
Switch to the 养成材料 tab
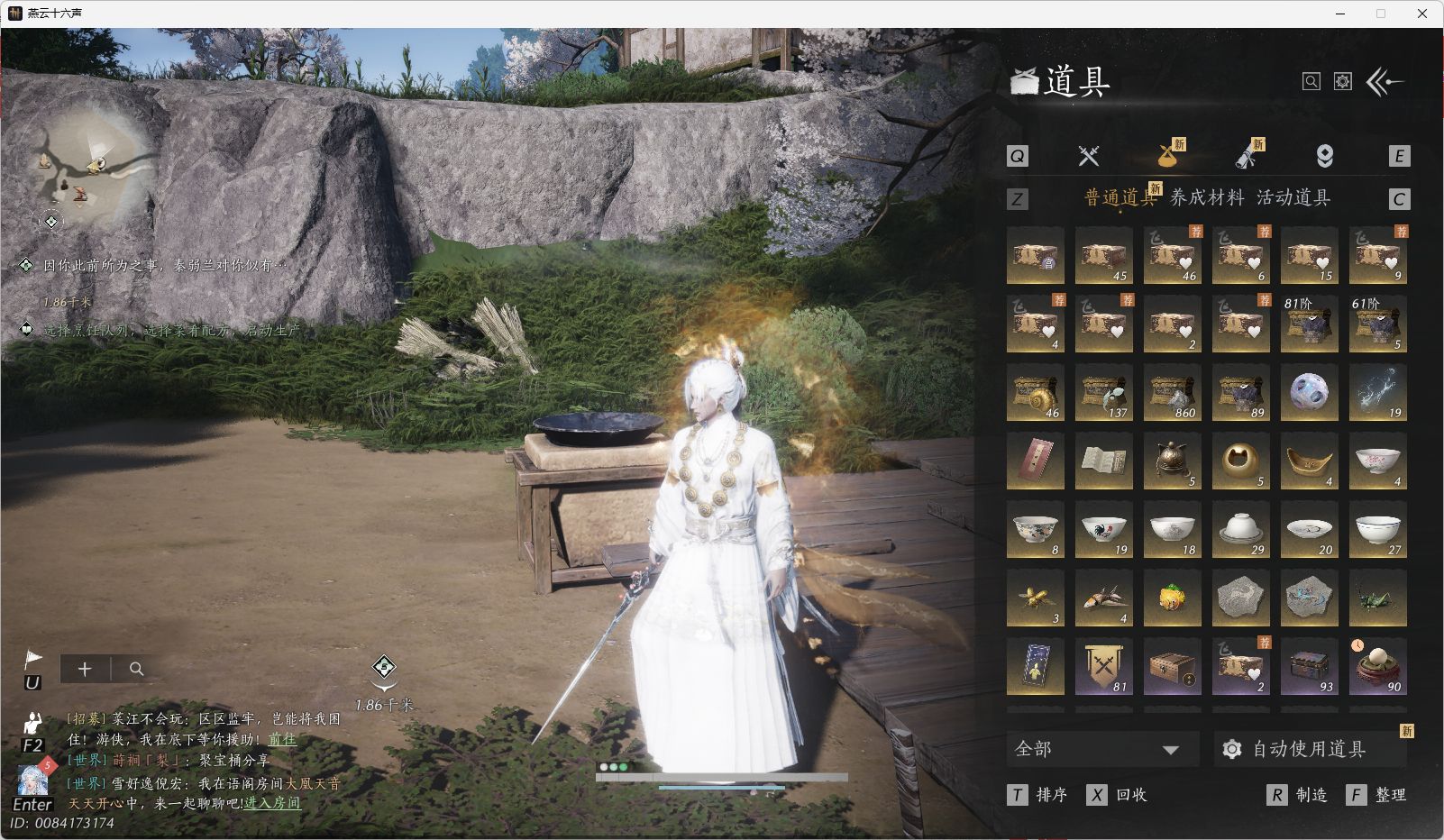coord(1206,198)
